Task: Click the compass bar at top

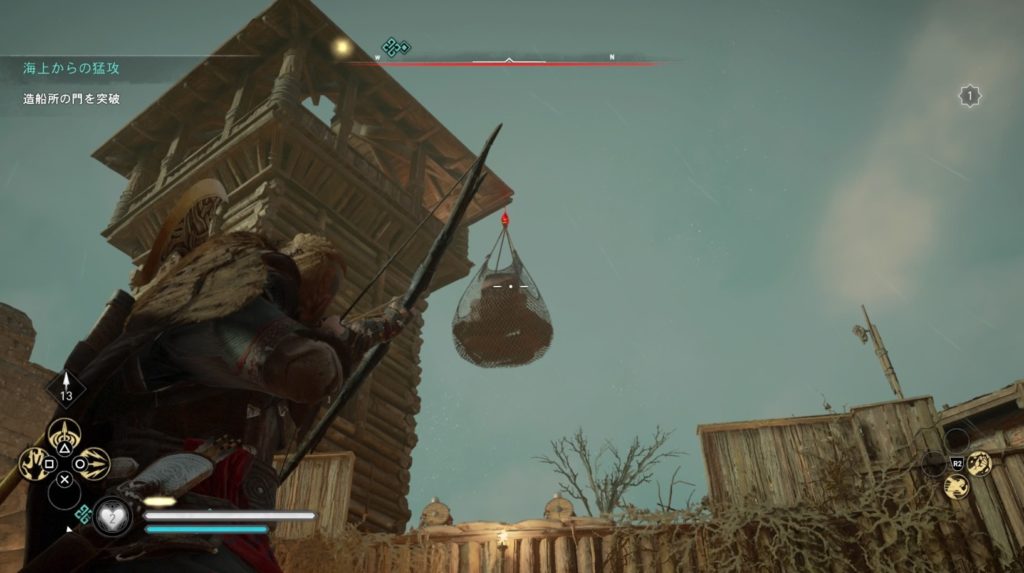Action: point(509,61)
